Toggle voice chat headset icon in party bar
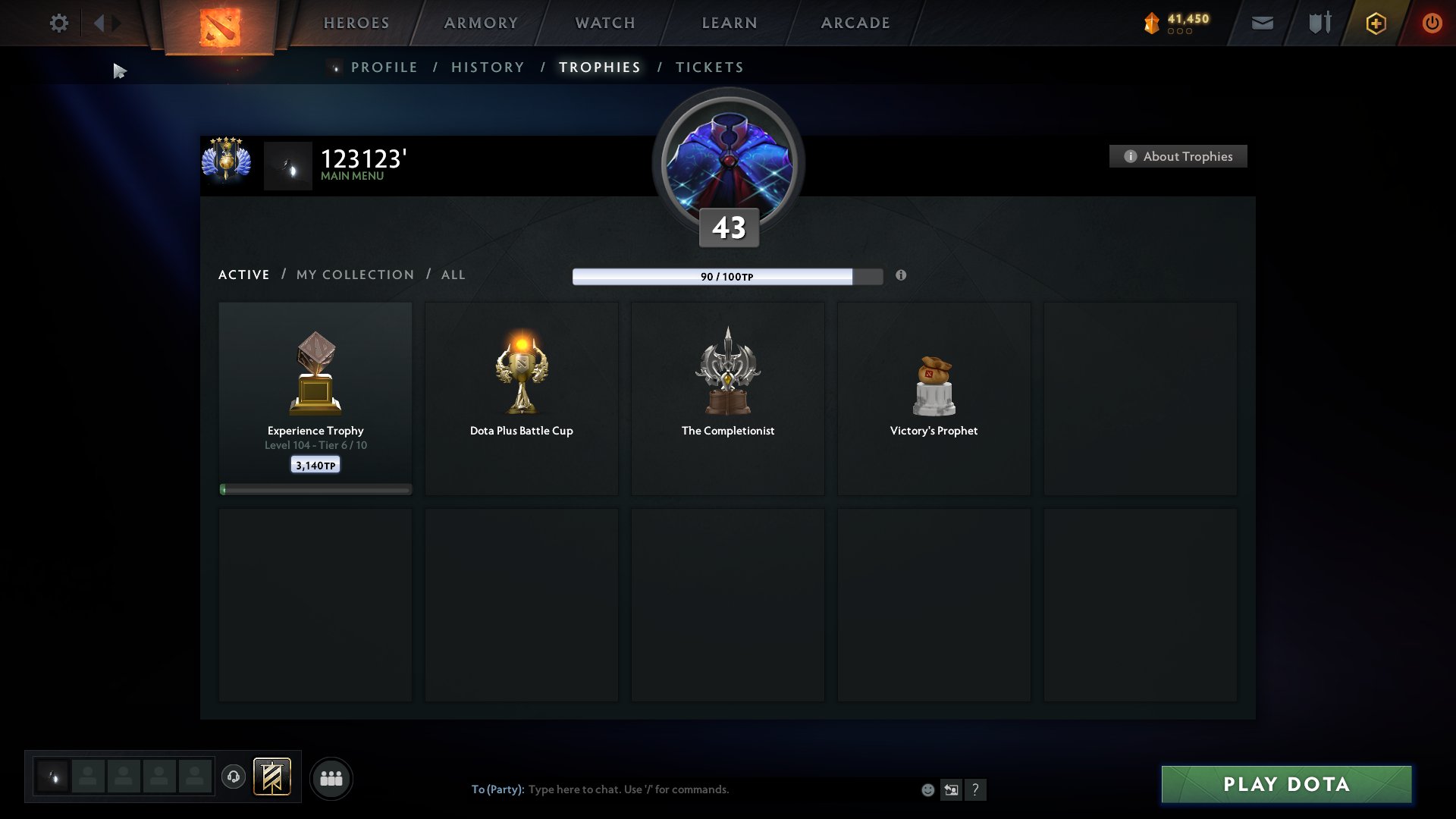Viewport: 1456px width, 819px height. tap(233, 777)
